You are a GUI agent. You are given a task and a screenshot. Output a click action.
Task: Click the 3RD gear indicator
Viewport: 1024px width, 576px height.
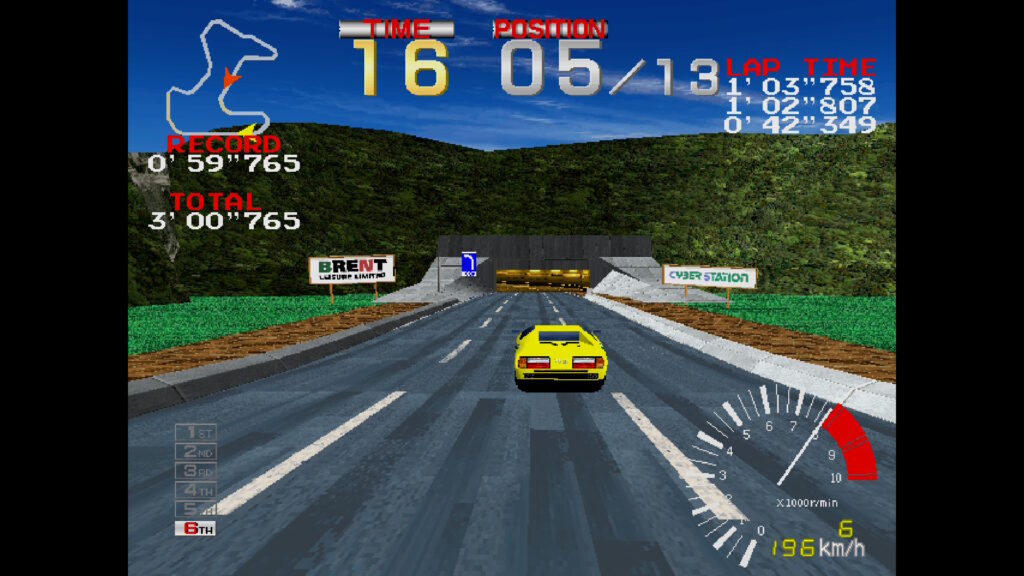196,470
